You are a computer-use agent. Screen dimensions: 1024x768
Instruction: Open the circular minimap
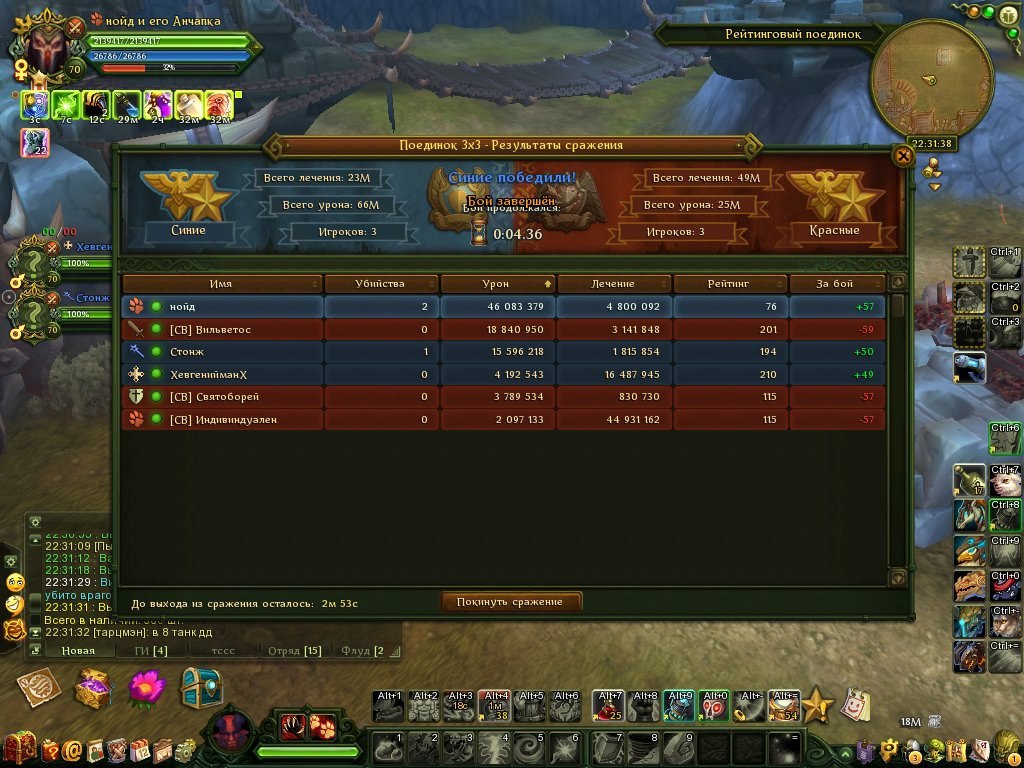(931, 85)
